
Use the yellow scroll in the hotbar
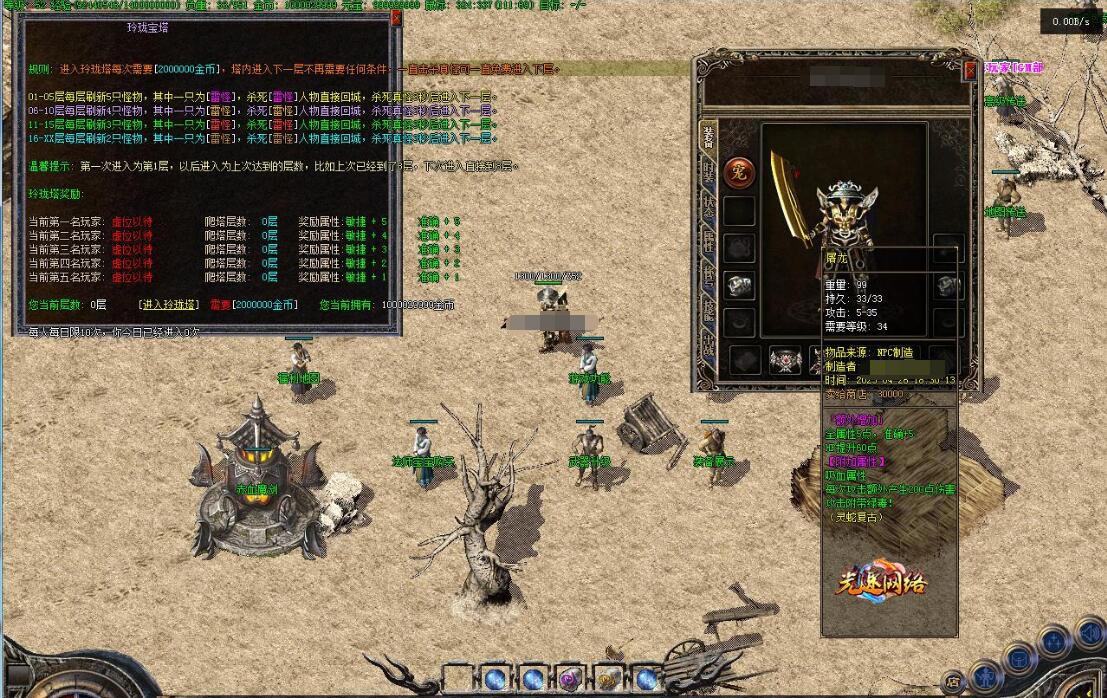click(608, 679)
